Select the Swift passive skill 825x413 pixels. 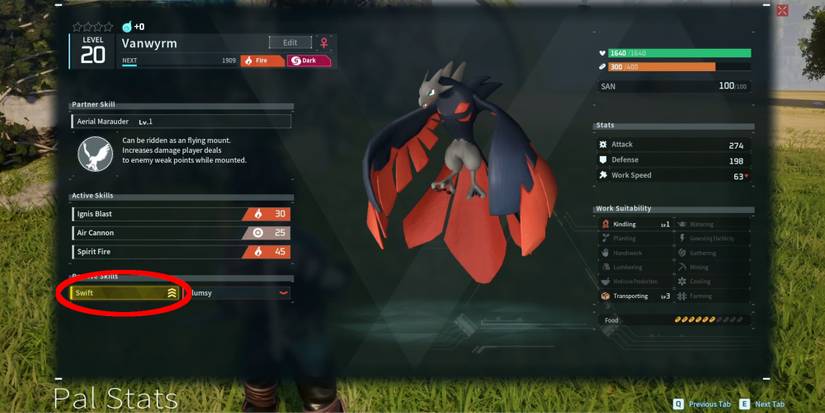coord(126,293)
